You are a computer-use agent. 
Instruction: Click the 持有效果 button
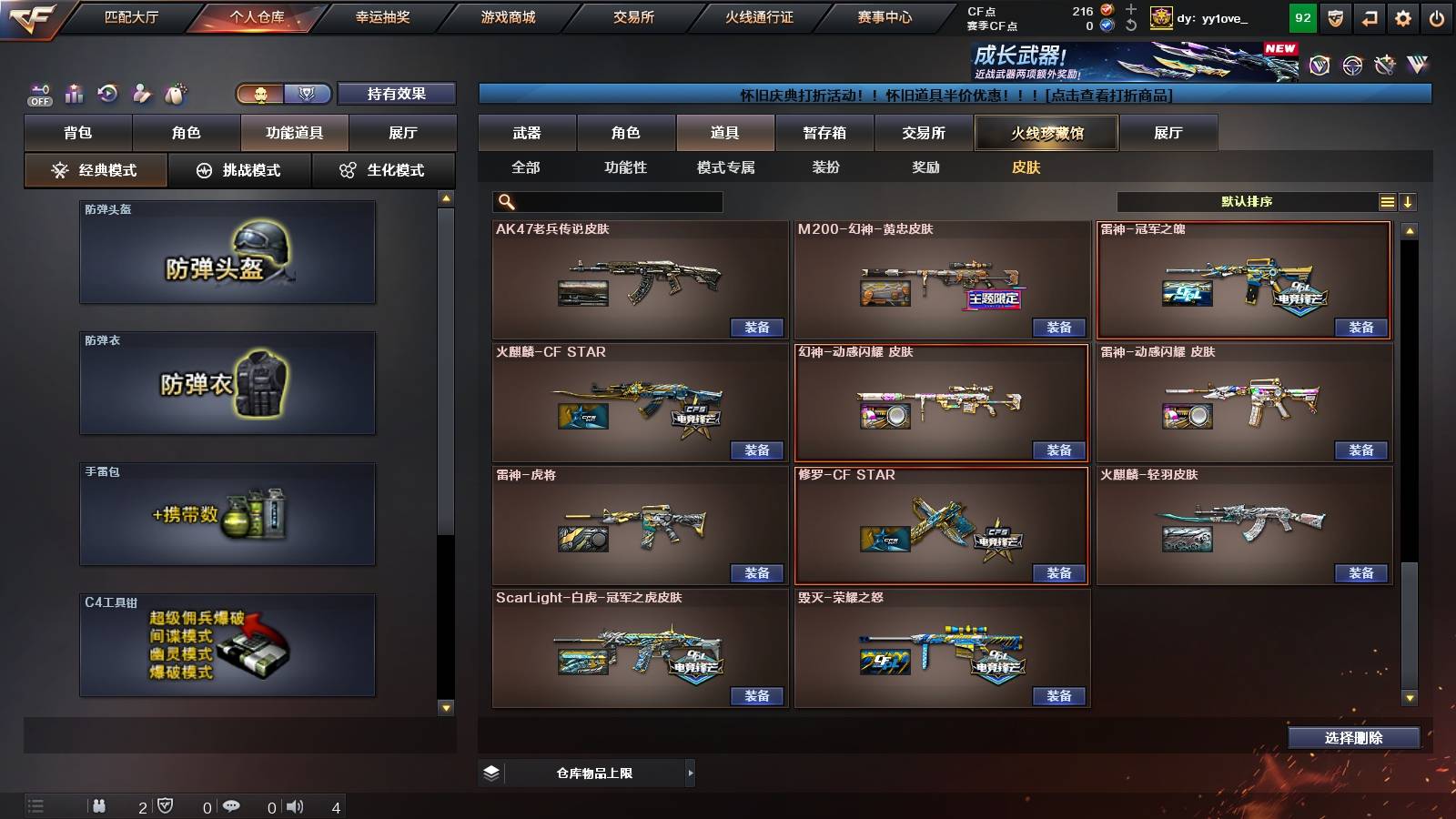[x=396, y=94]
